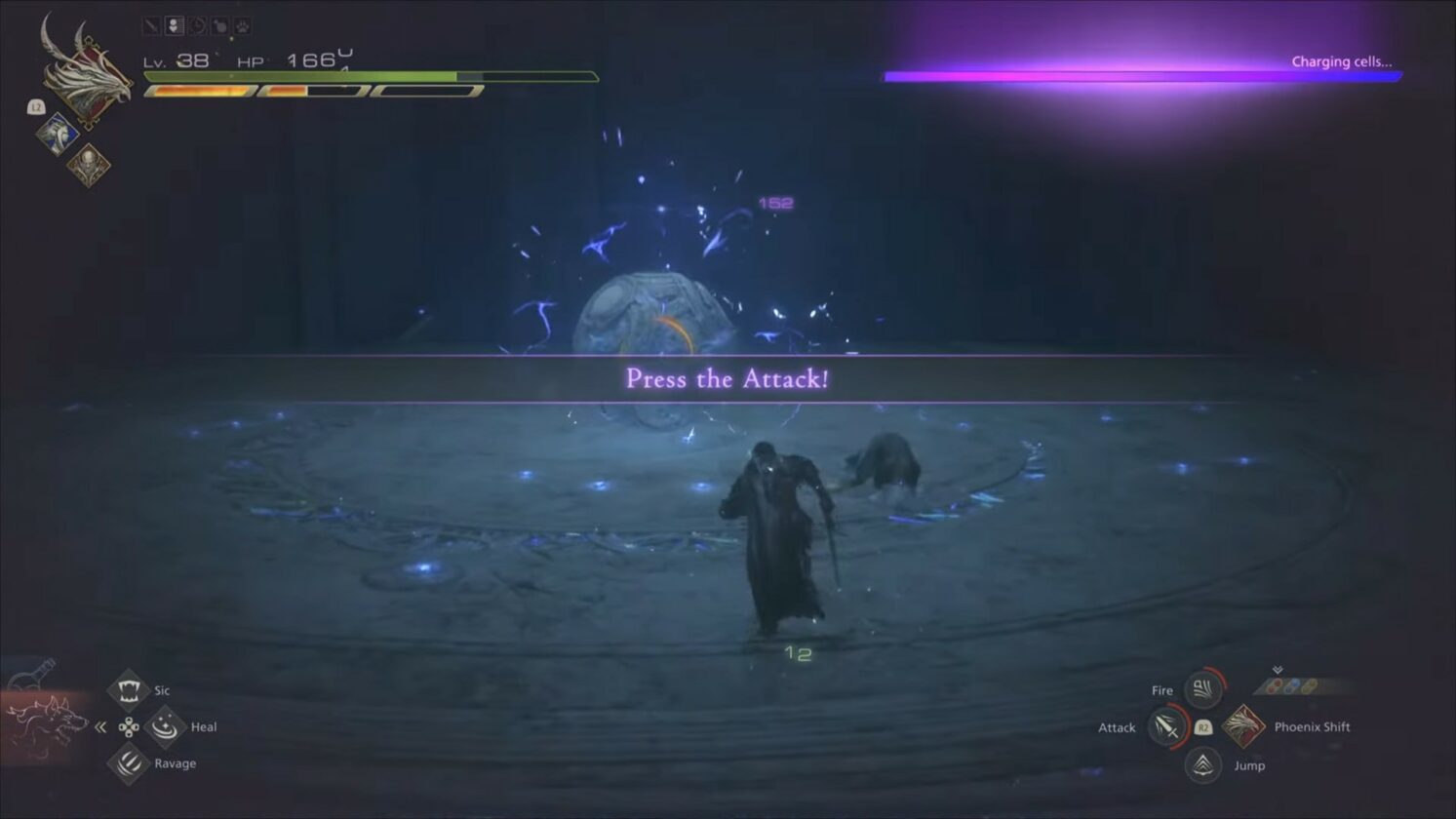
Task: Select the Heal command face icon
Action: pyautogui.click(x=166, y=726)
